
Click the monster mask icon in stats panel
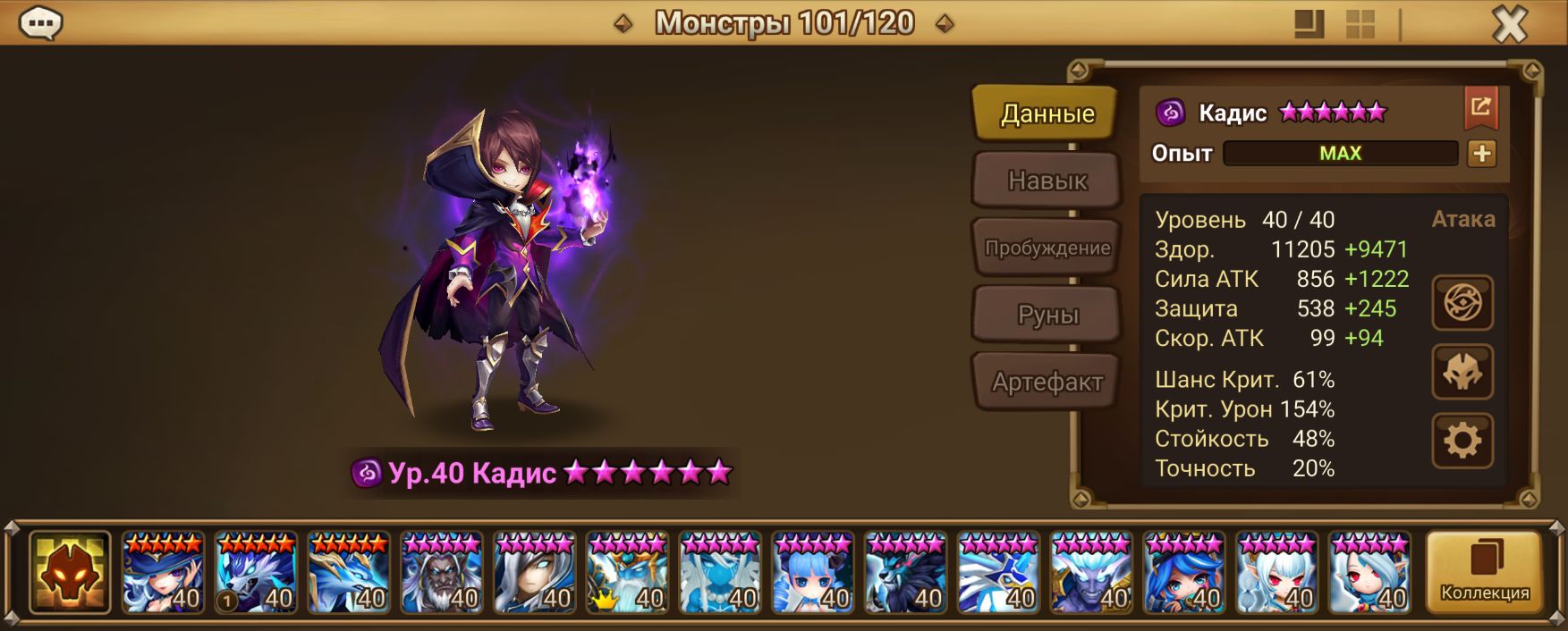pyautogui.click(x=1462, y=372)
